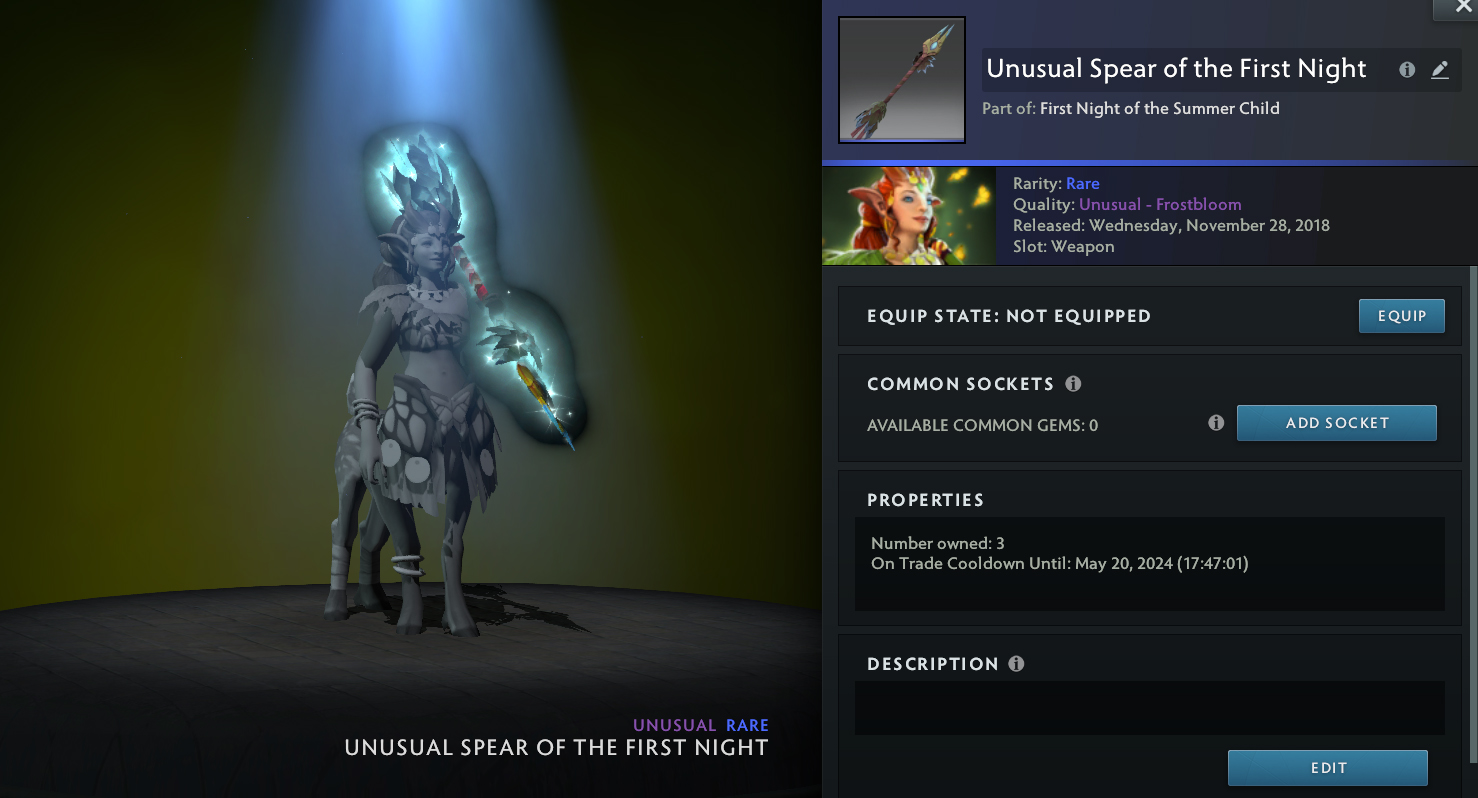The image size is (1478, 798).
Task: Open First Night of the Summer Child set
Action: 1159,108
